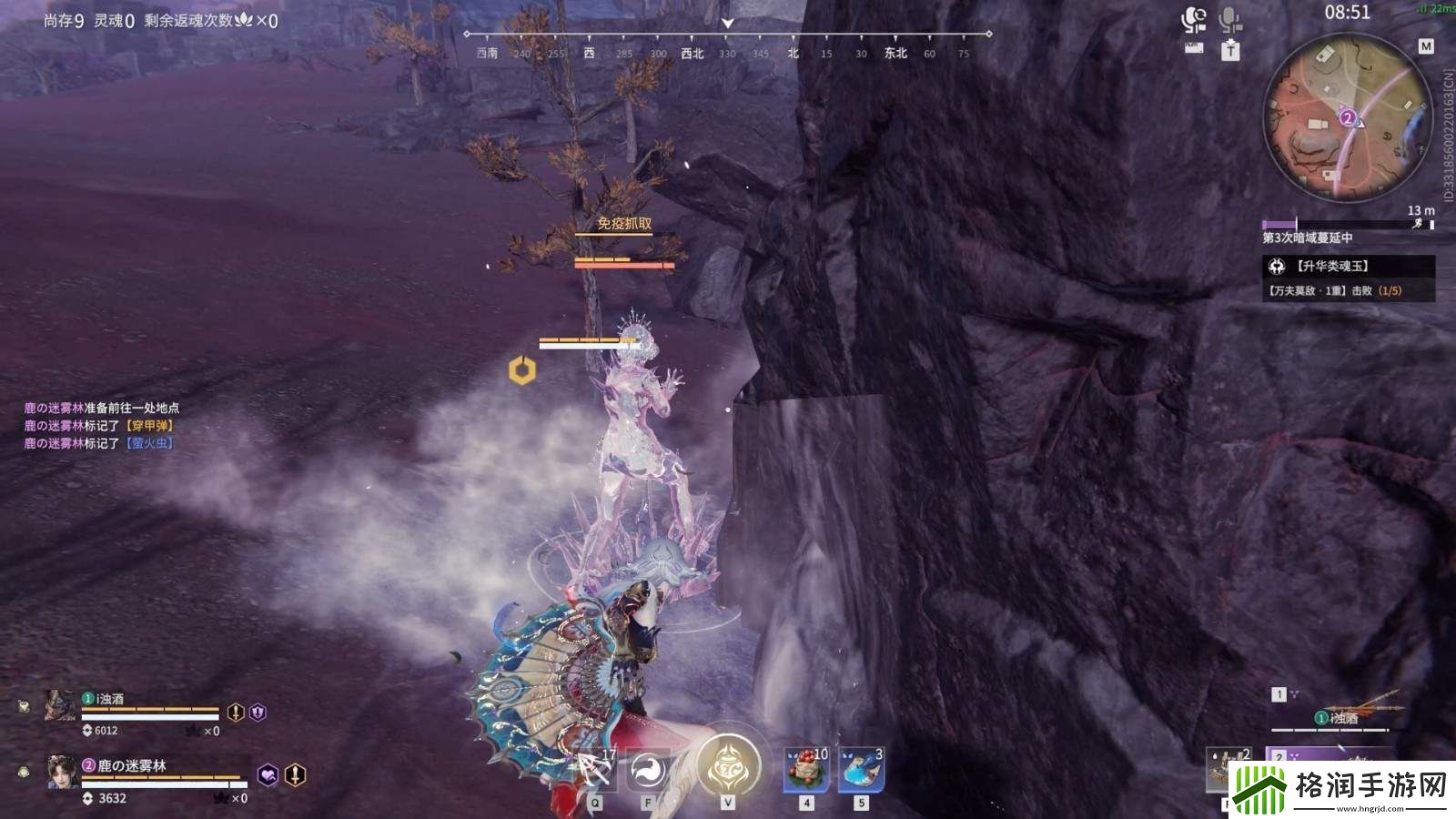Use the blue armor powder item
Viewport: 1456px width, 819px height.
(x=861, y=769)
